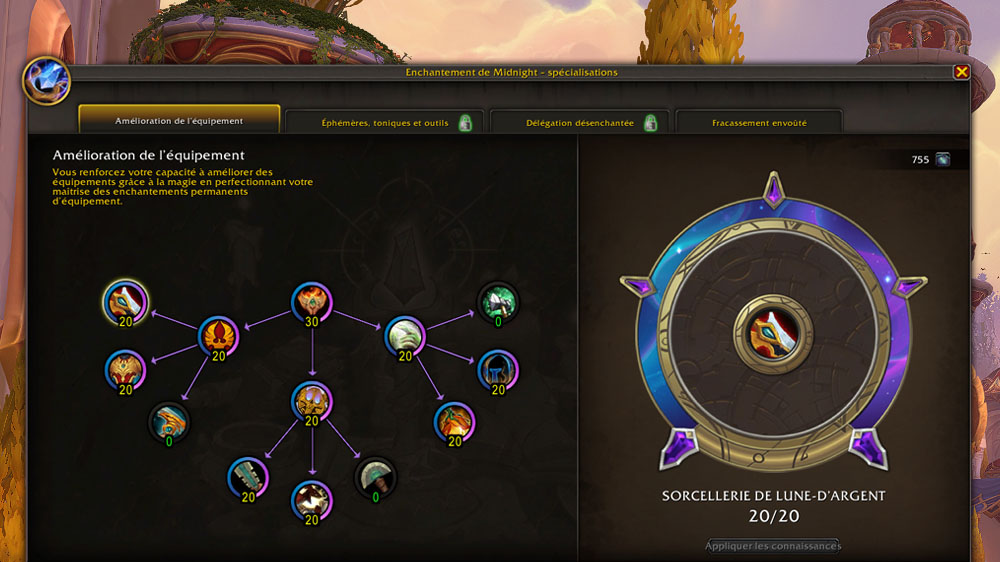Viewport: 1000px width, 562px height.
Task: Select the green bracer node
Action: (x=248, y=477)
